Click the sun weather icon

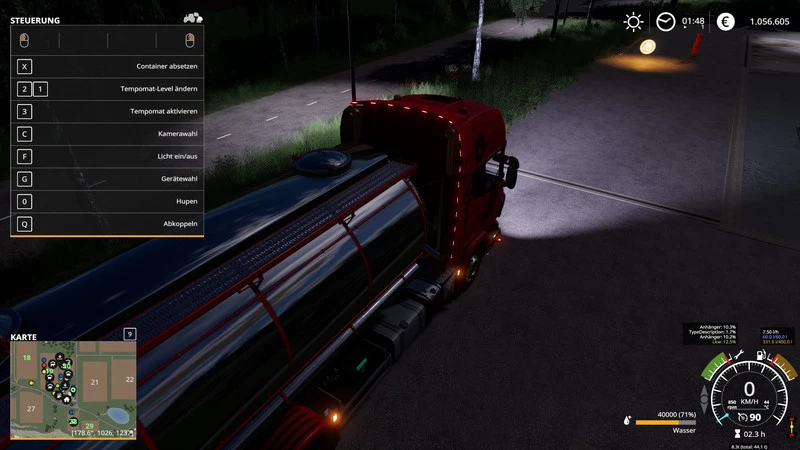pyautogui.click(x=633, y=21)
